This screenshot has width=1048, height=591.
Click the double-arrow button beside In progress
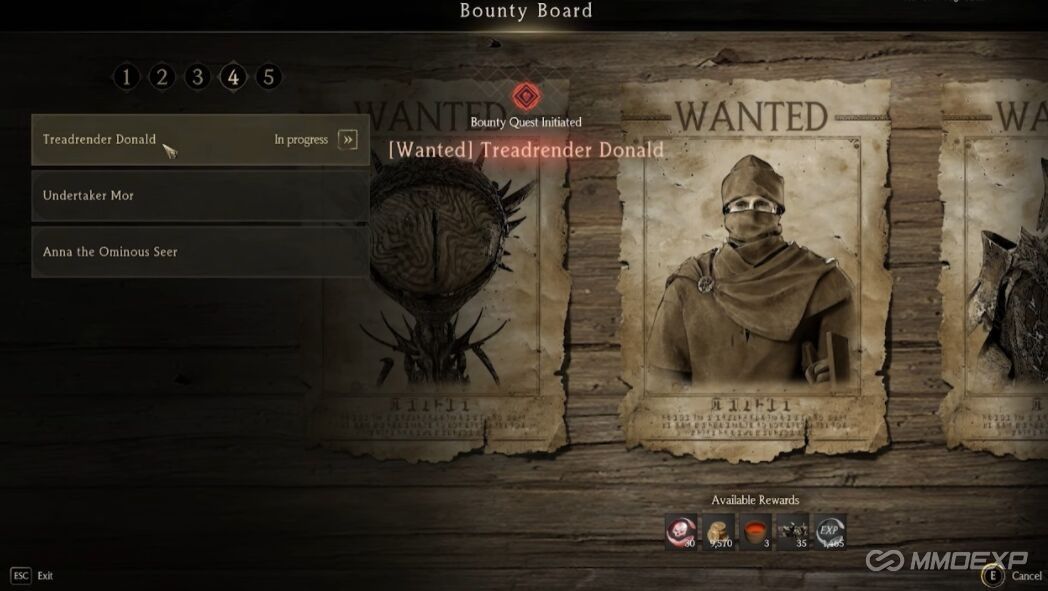click(x=347, y=139)
